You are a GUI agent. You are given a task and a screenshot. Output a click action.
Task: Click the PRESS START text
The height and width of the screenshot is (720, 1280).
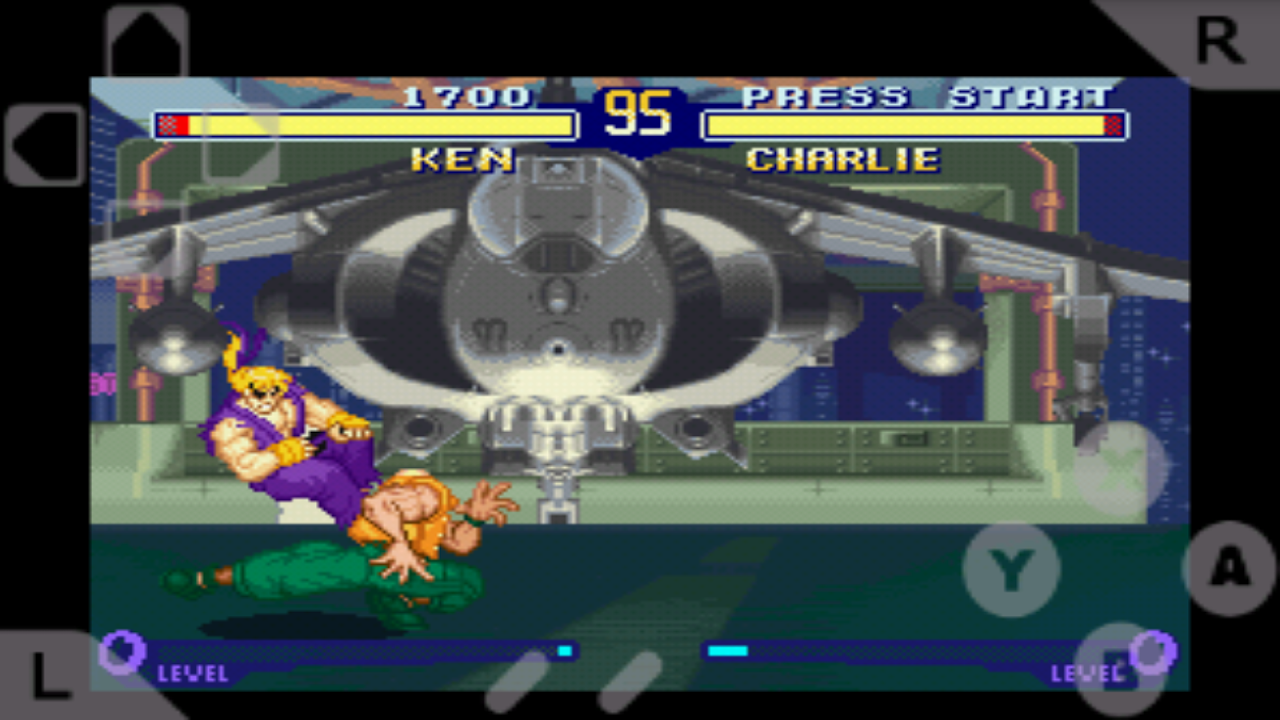point(924,97)
